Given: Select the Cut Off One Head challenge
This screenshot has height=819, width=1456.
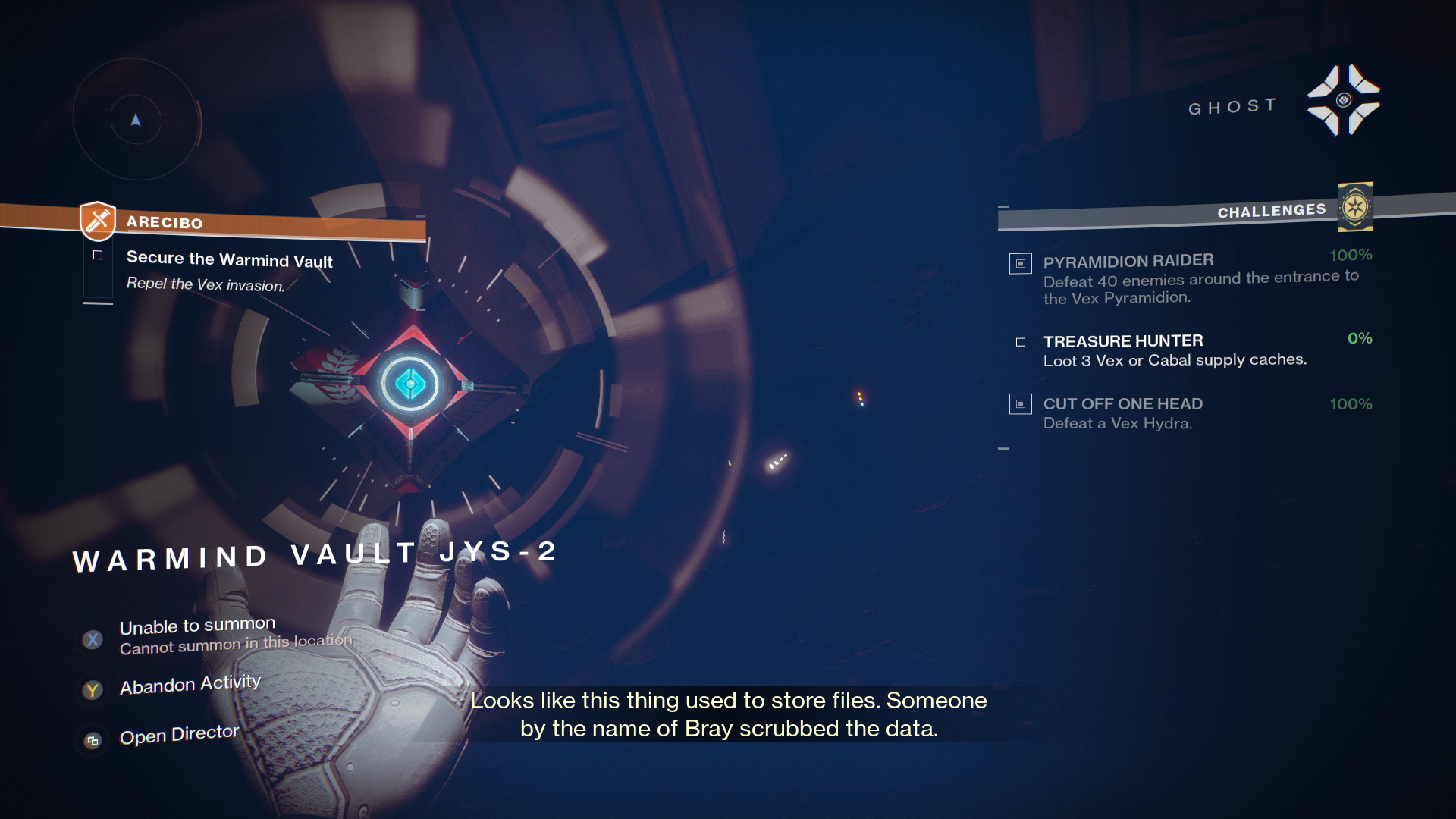Looking at the screenshot, I should pos(1122,404).
